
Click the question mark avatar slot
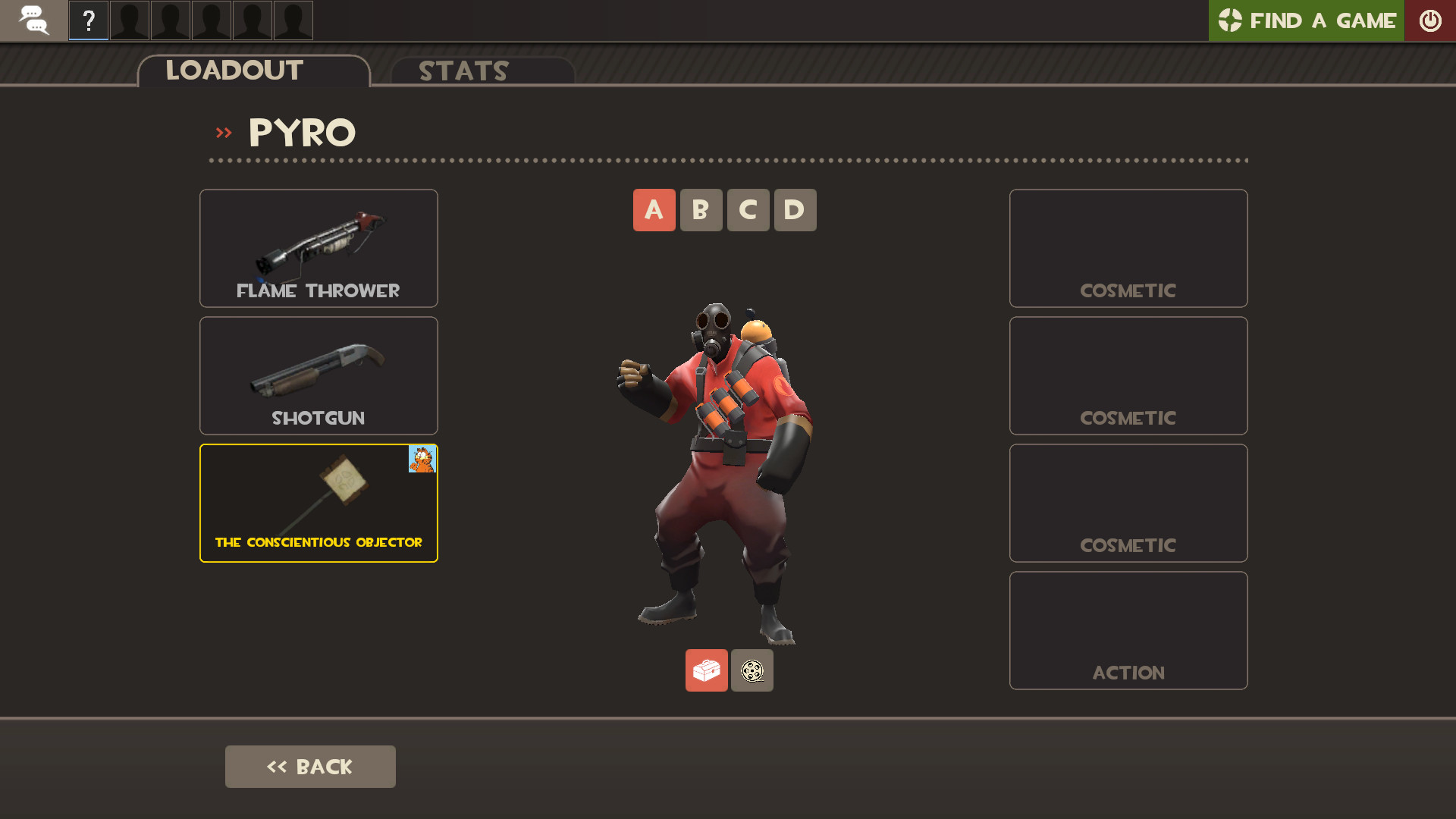88,20
